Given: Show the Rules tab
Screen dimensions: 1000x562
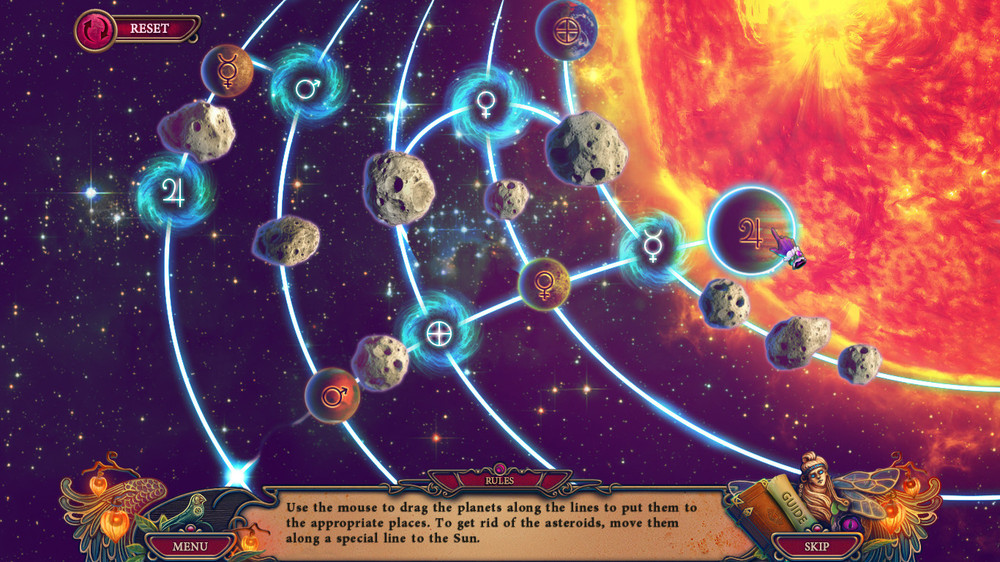Looking at the screenshot, I should coord(499,480).
